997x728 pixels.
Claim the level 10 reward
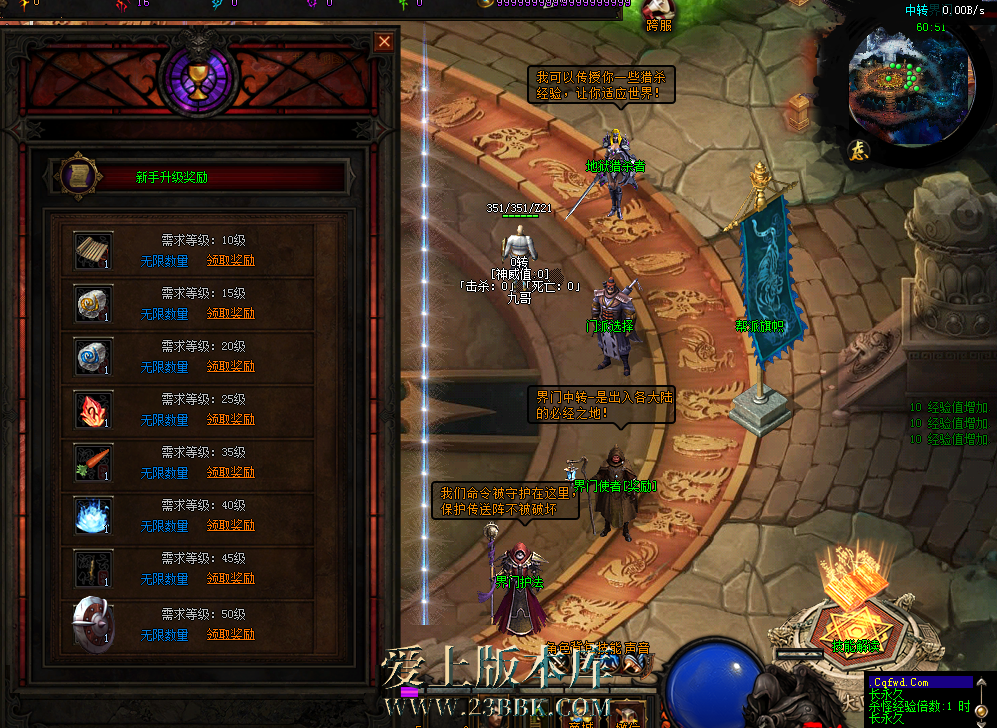pyautogui.click(x=231, y=261)
